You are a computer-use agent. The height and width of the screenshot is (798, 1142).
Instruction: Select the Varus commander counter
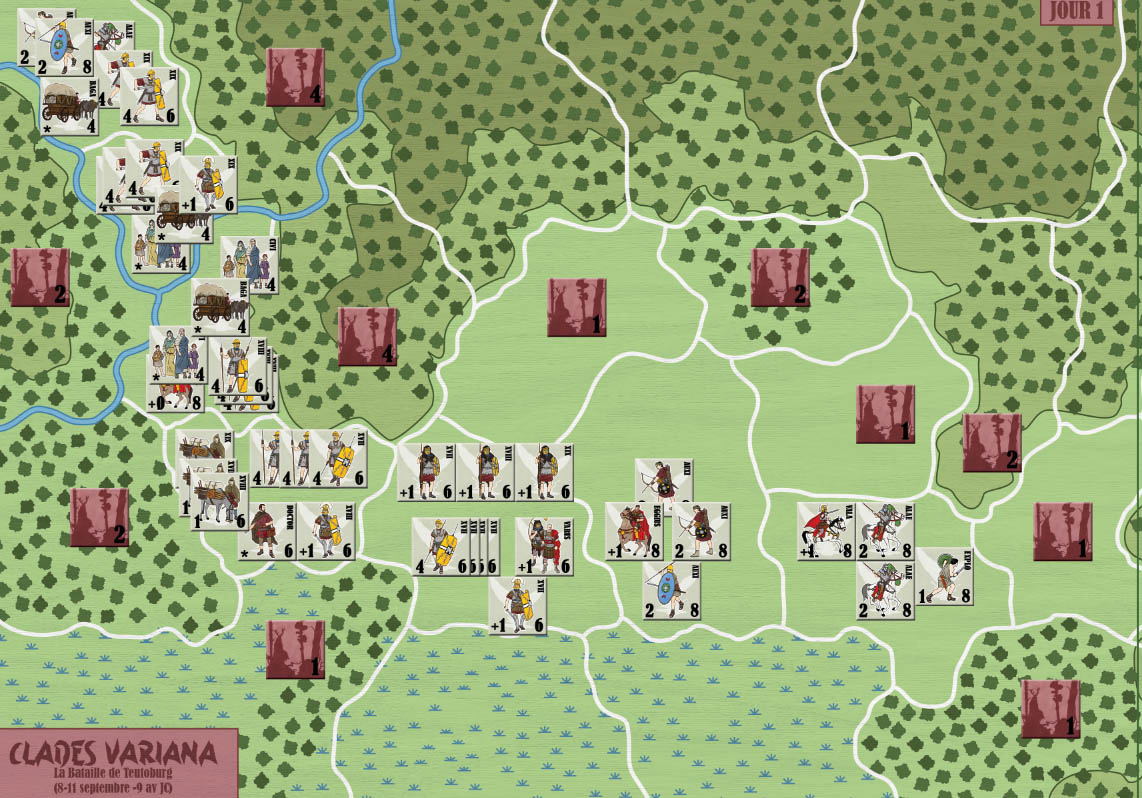click(x=544, y=546)
